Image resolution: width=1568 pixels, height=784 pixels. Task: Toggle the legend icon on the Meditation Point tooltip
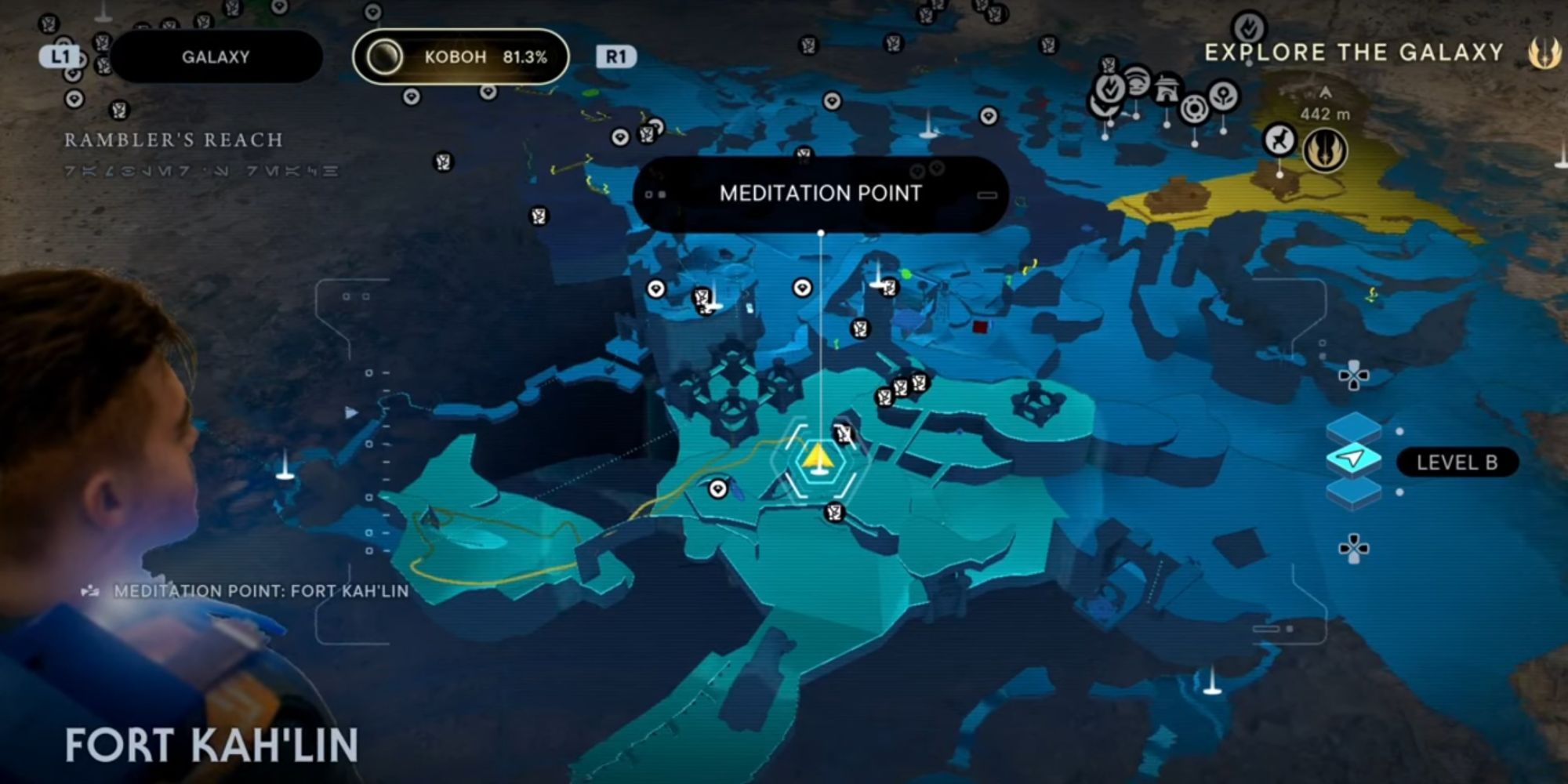[986, 195]
